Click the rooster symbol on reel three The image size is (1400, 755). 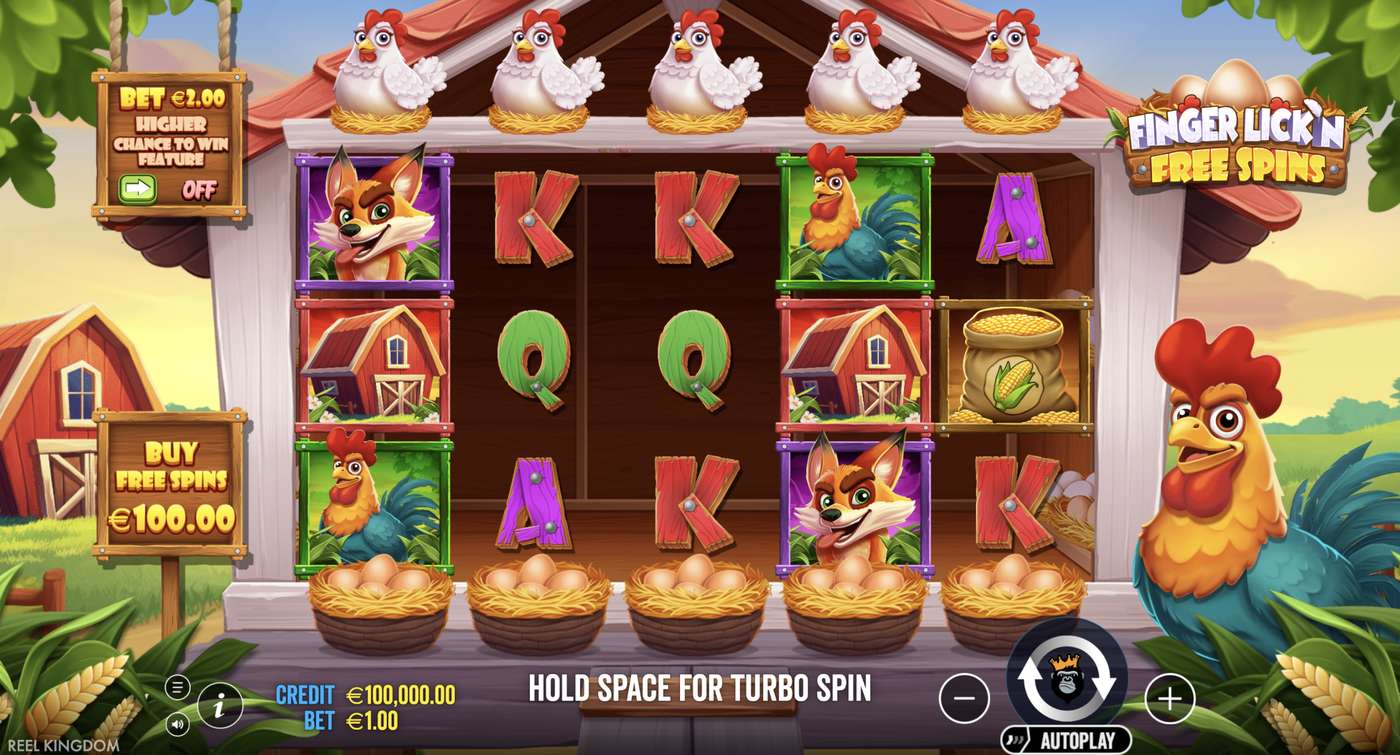coord(855,220)
